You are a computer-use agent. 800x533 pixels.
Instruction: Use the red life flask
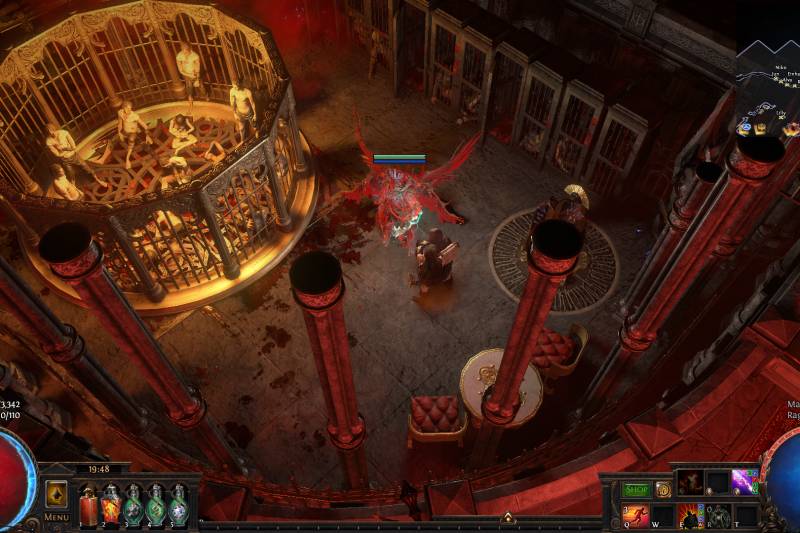point(89,504)
